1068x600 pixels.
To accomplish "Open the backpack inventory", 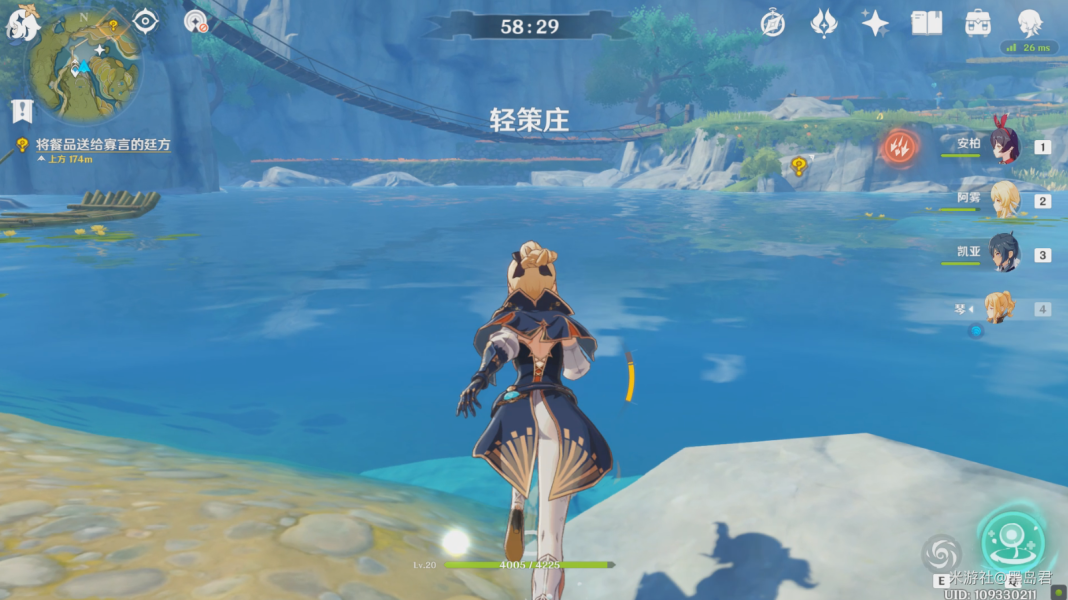I will [978, 23].
